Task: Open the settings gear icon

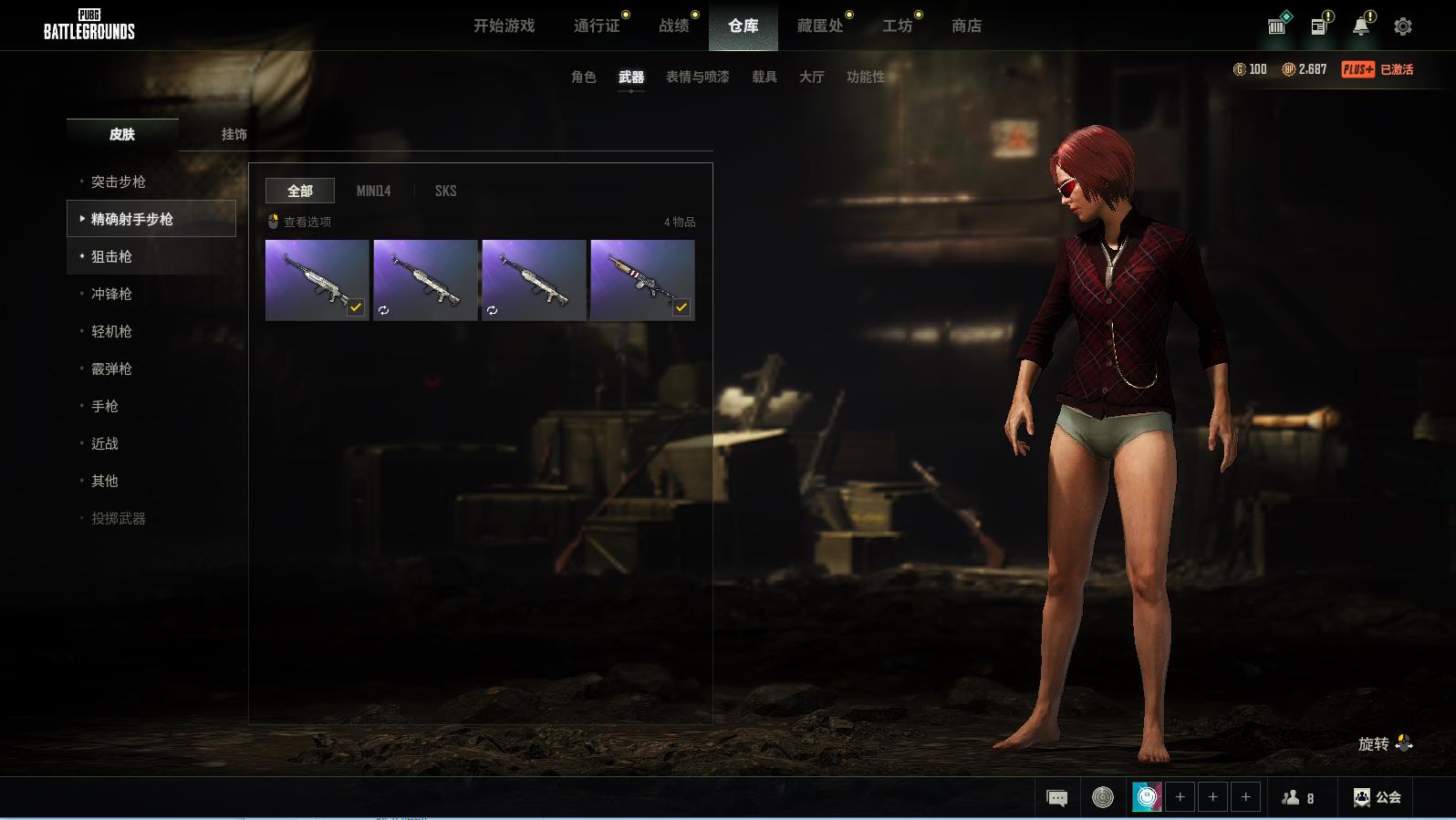Action: tap(1403, 26)
